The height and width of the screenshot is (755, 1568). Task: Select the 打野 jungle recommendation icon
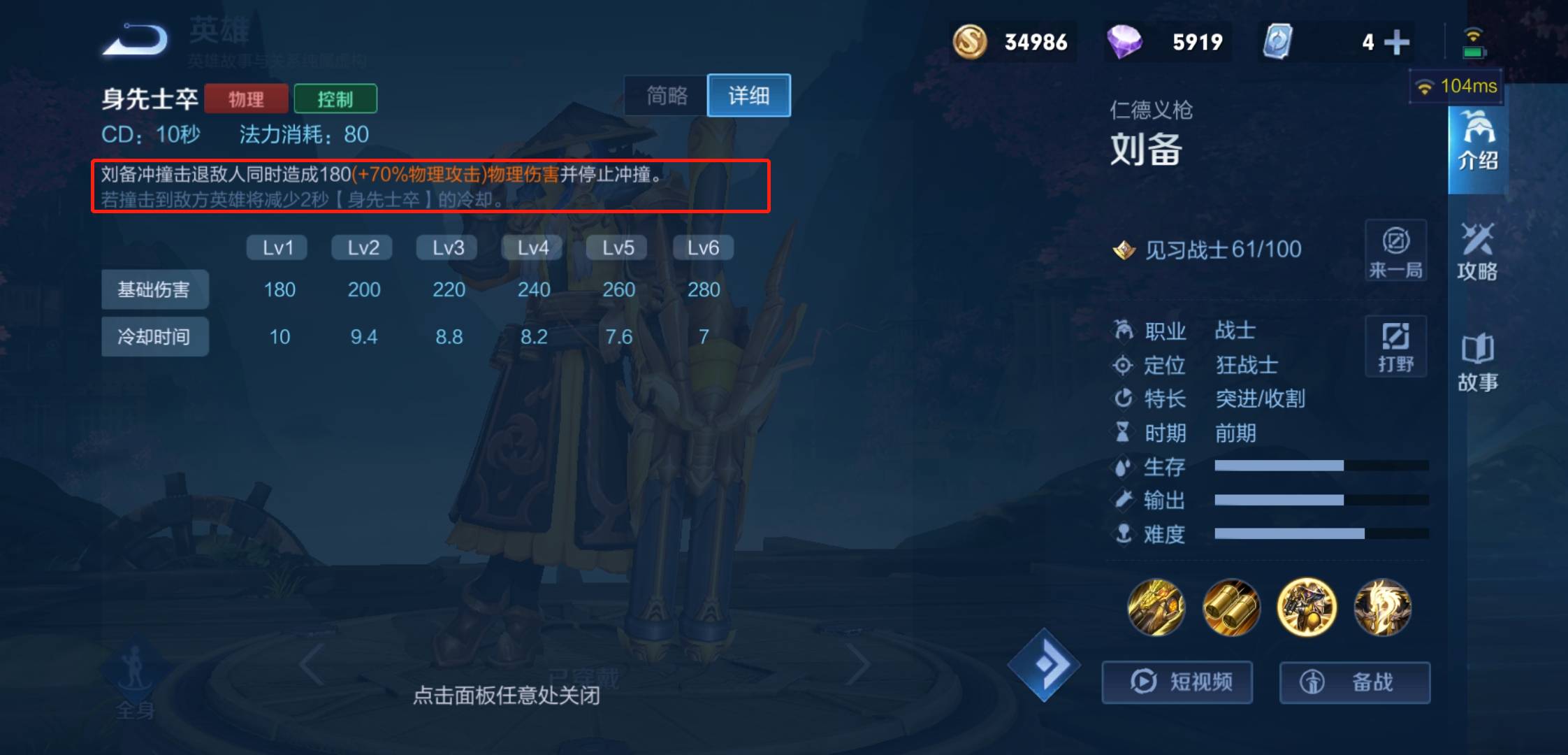pos(1395,346)
